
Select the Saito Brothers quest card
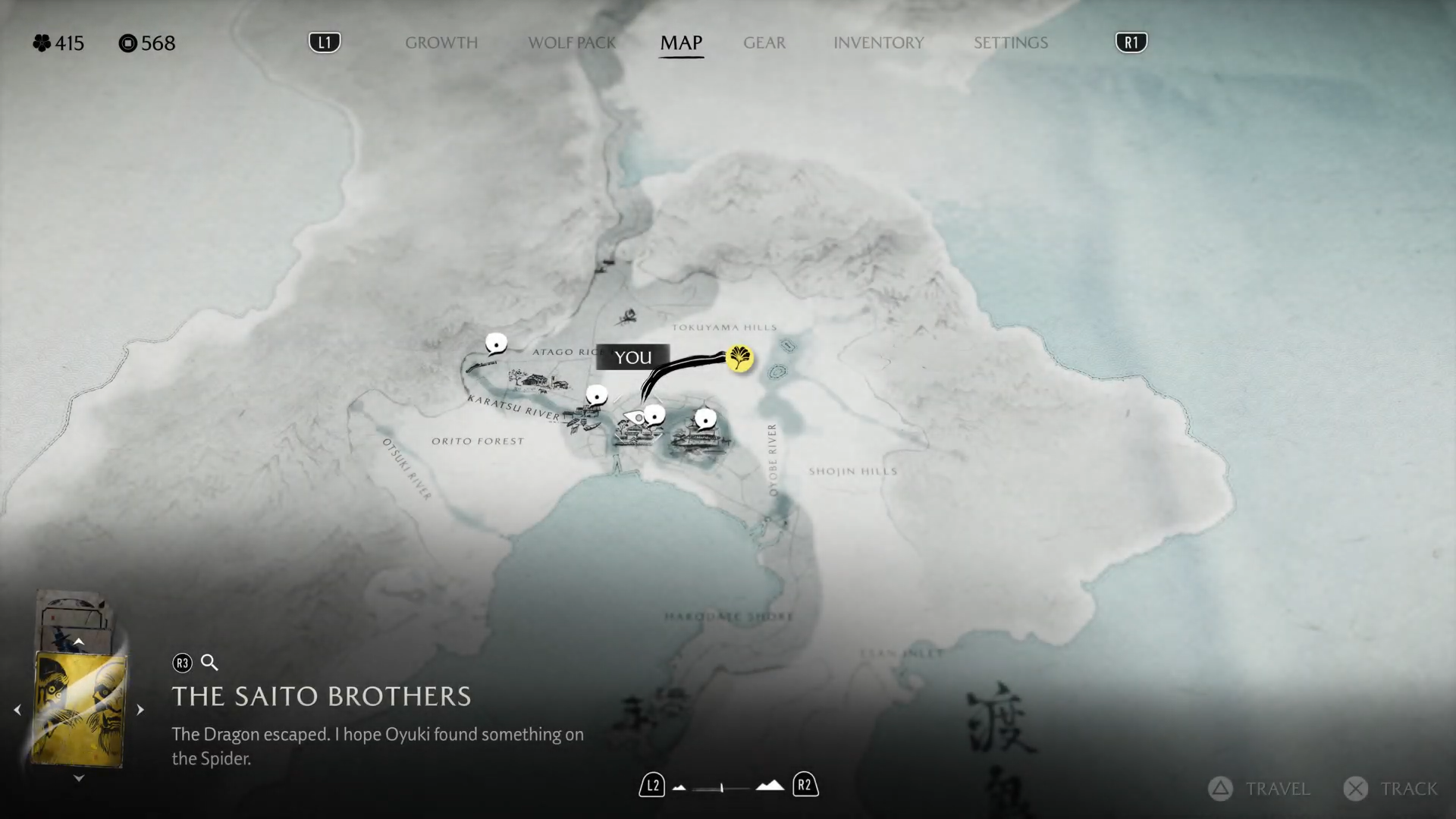80,711
